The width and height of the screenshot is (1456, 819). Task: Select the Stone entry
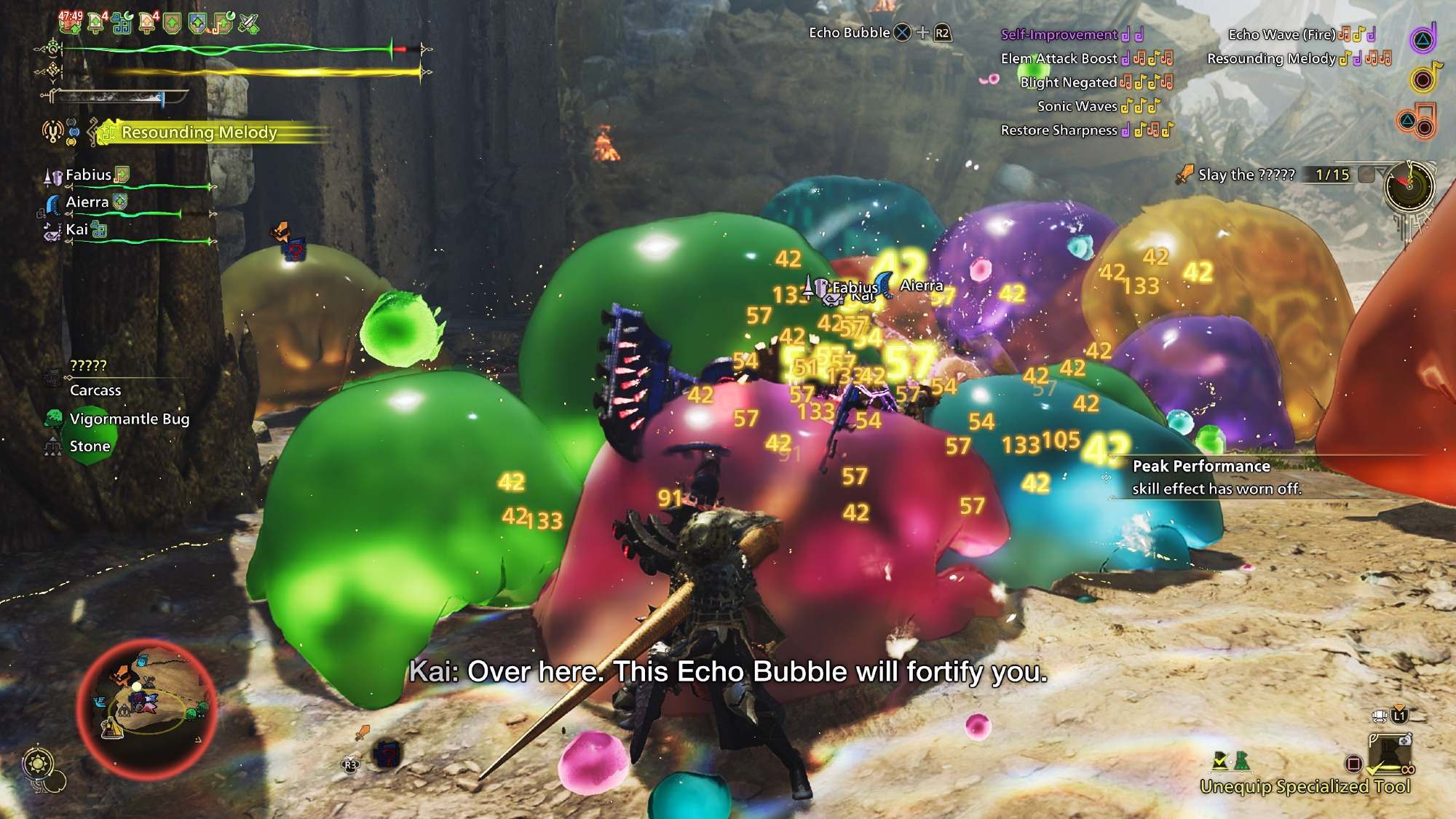coord(90,446)
